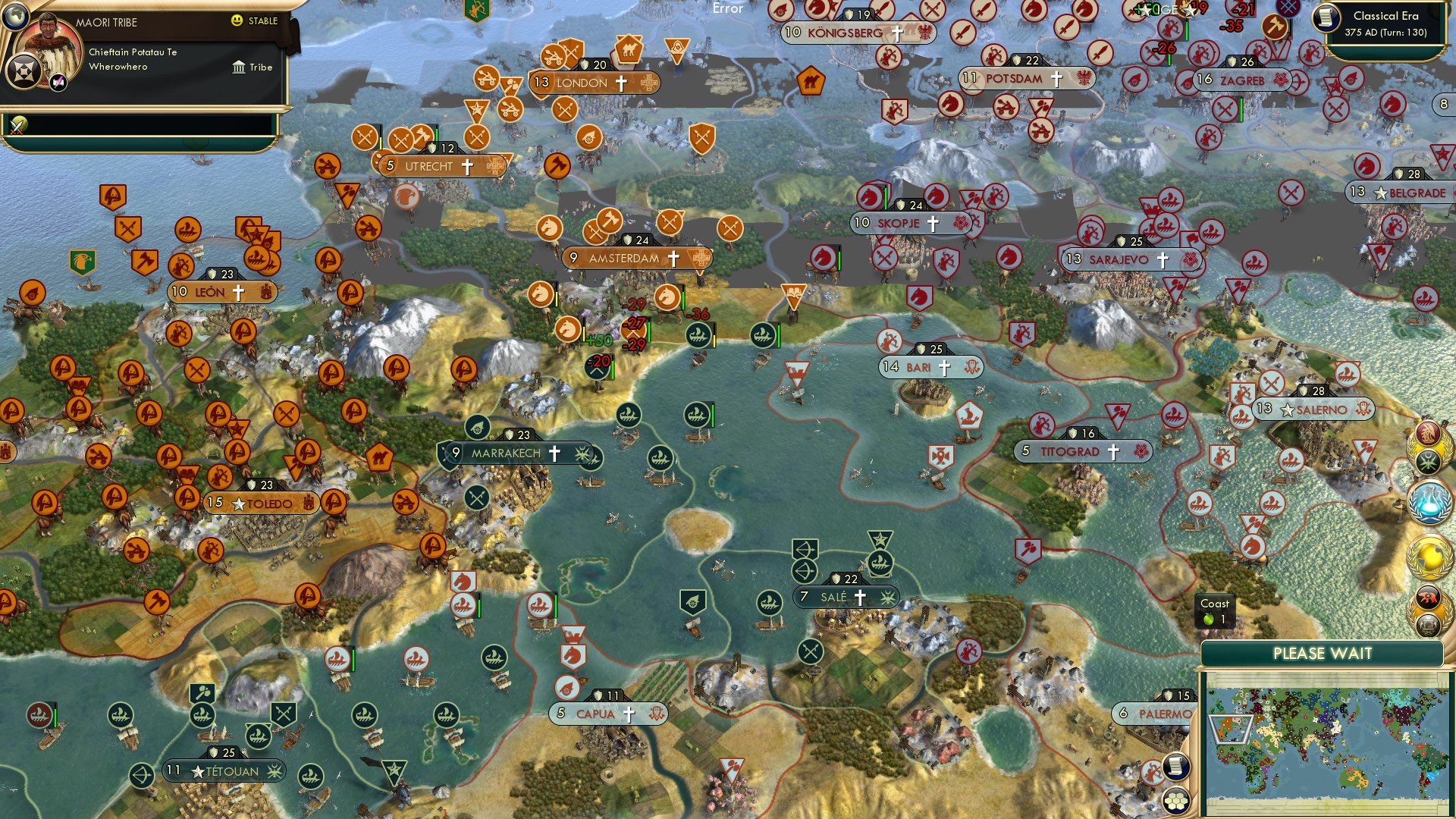Click the Please Wait turn button
This screenshot has height=819, width=1456.
(x=1322, y=654)
